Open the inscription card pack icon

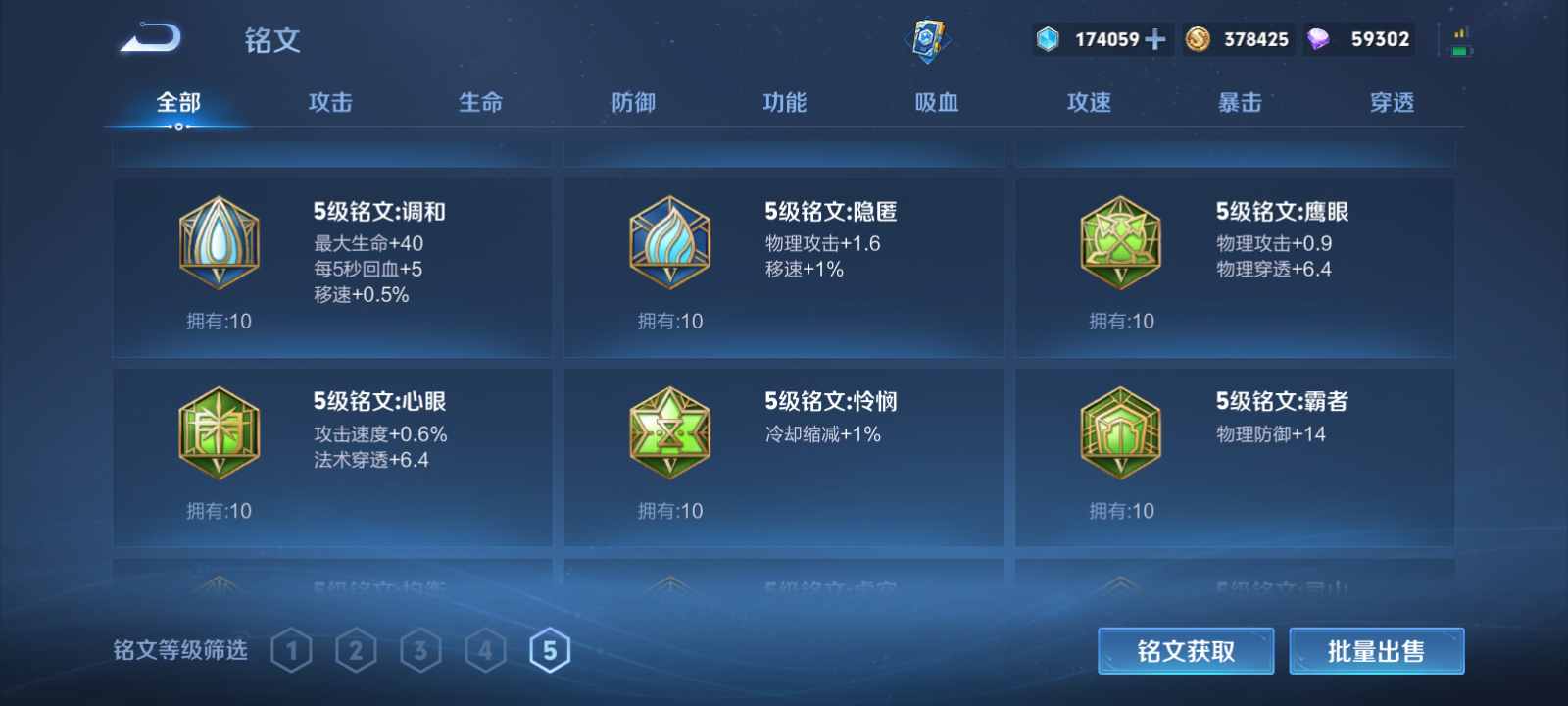(925, 39)
